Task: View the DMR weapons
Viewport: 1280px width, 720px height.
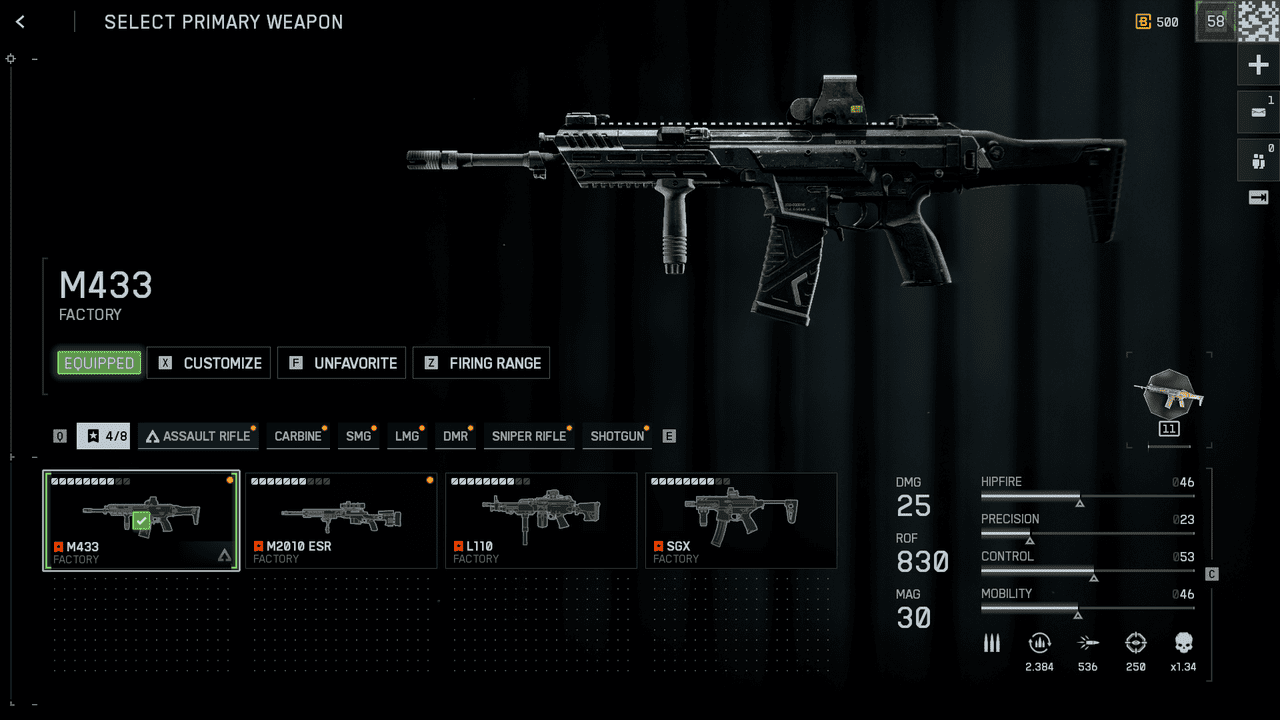Action: [x=455, y=436]
